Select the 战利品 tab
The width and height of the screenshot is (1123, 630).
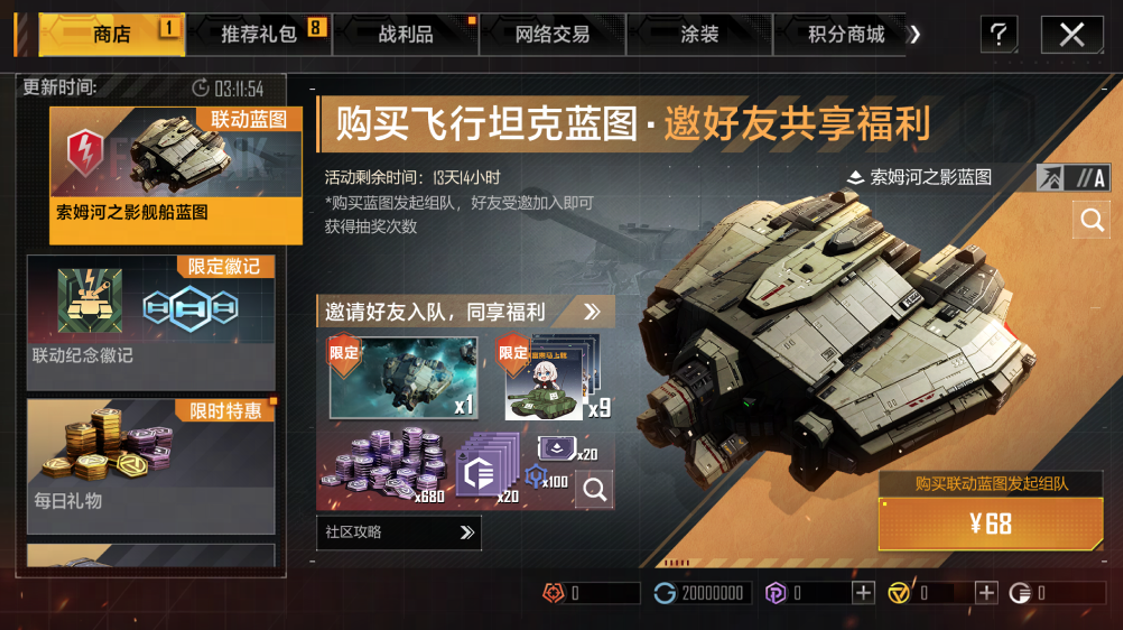click(x=405, y=35)
